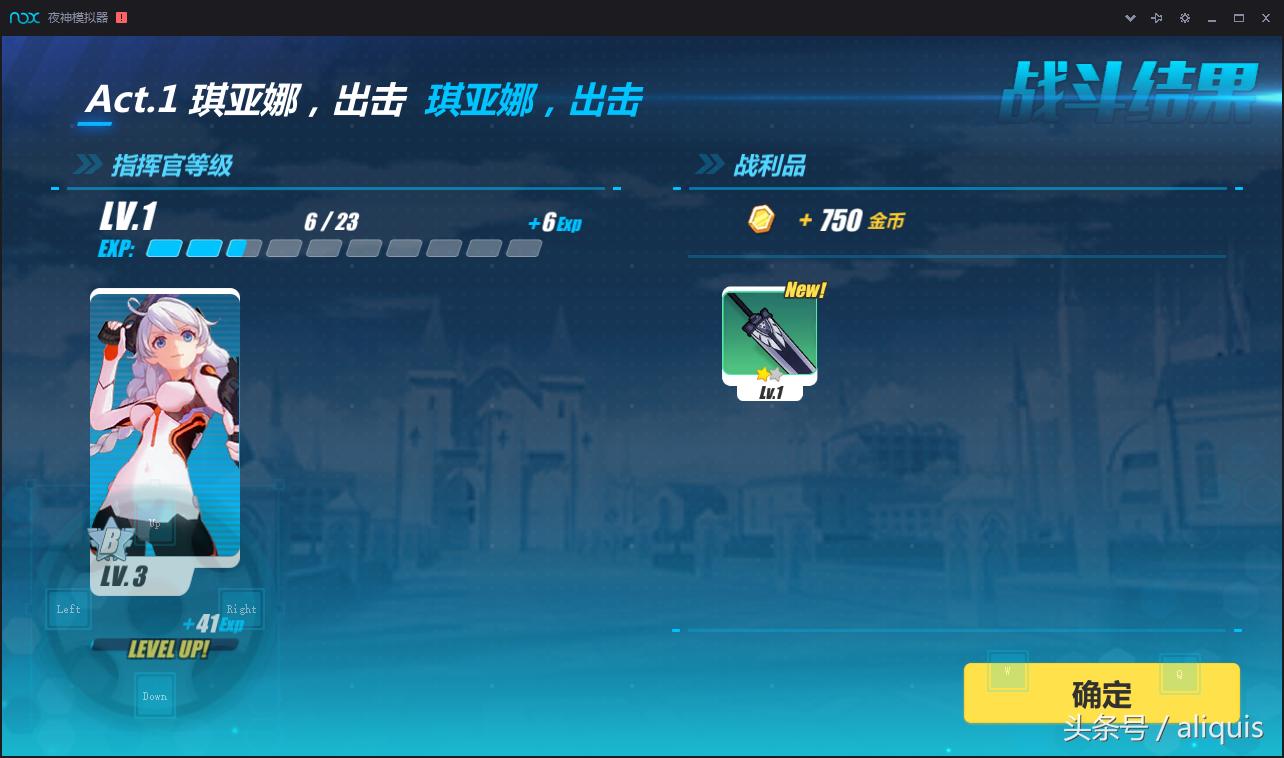
Task: Open the Nox emulator settings gear
Action: tap(1186, 17)
